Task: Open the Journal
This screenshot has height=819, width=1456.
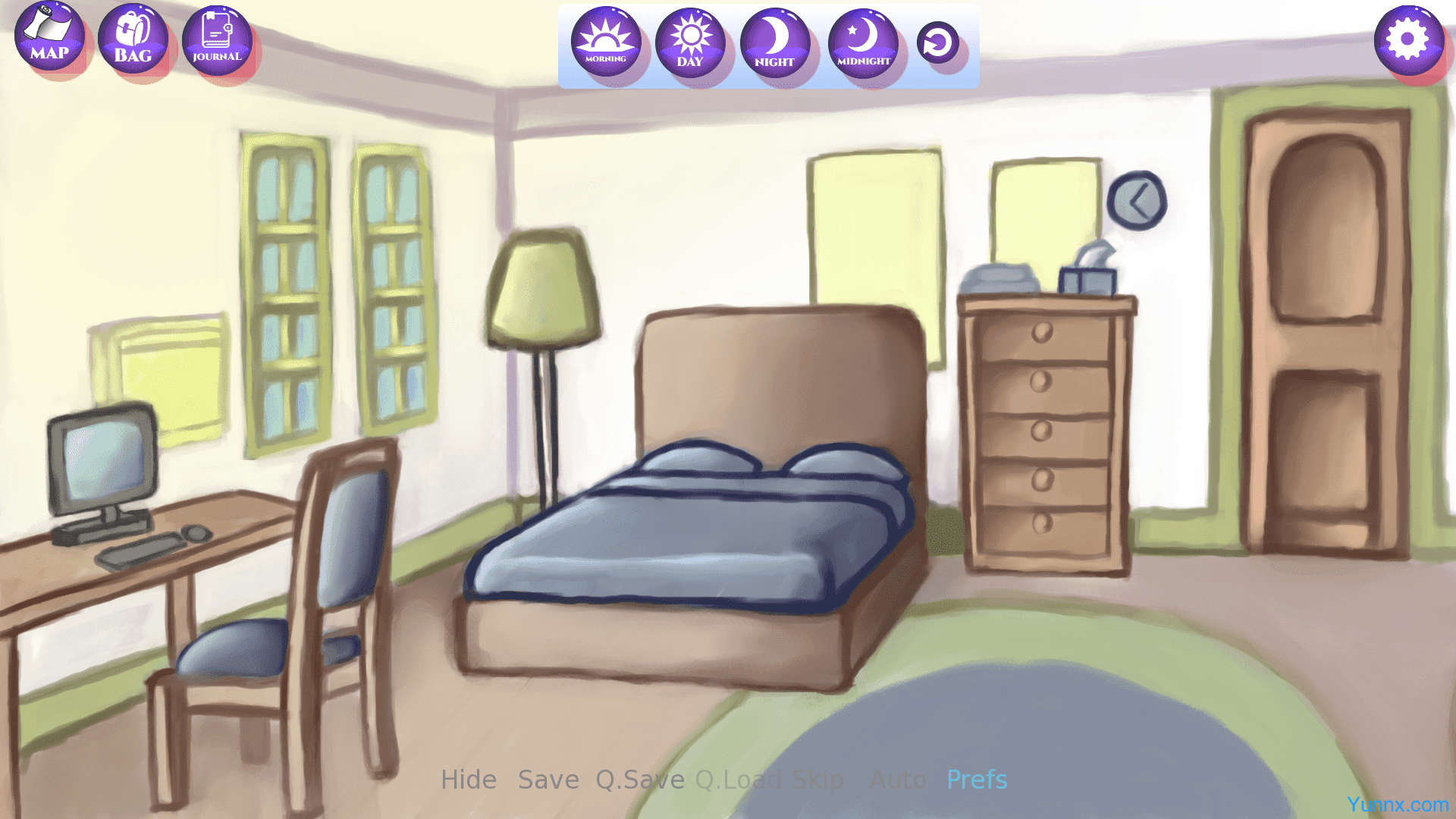Action: pos(217,40)
